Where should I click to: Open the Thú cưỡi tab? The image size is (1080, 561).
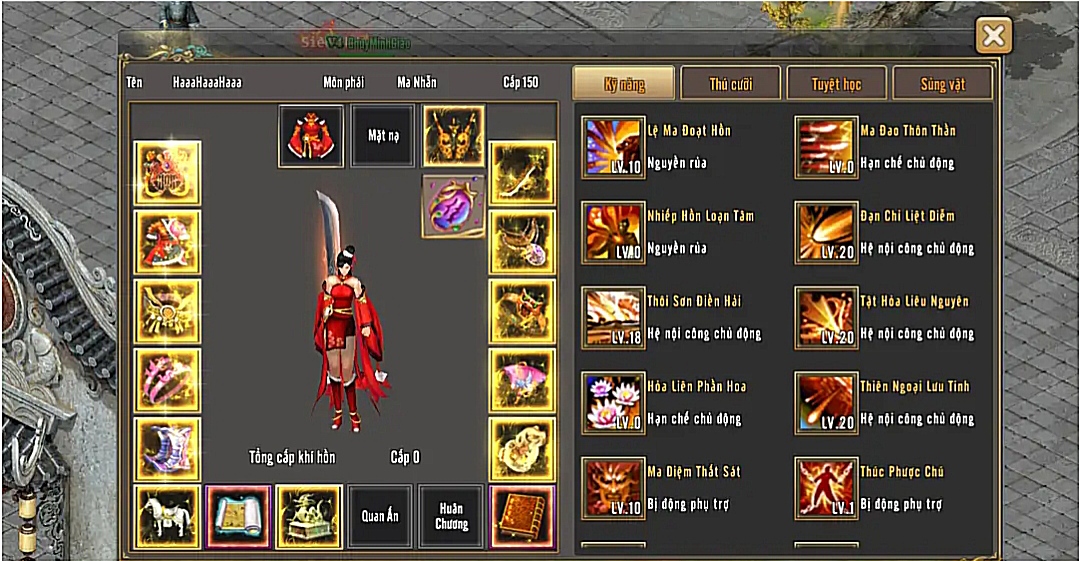pyautogui.click(x=731, y=84)
